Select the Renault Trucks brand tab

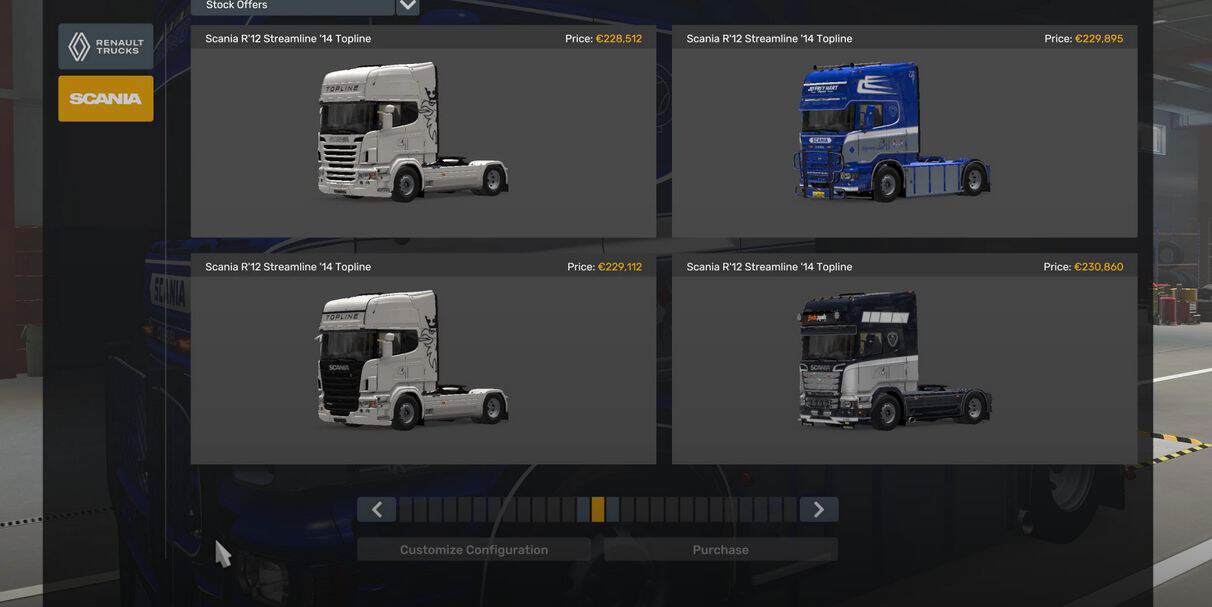pos(106,47)
